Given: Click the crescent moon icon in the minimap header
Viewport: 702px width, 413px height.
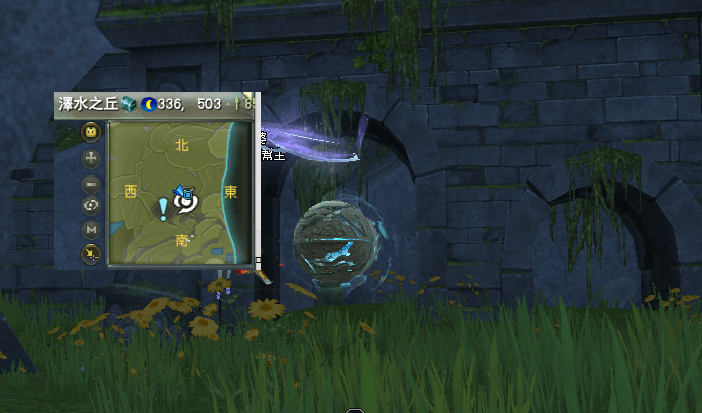Looking at the screenshot, I should [x=148, y=103].
